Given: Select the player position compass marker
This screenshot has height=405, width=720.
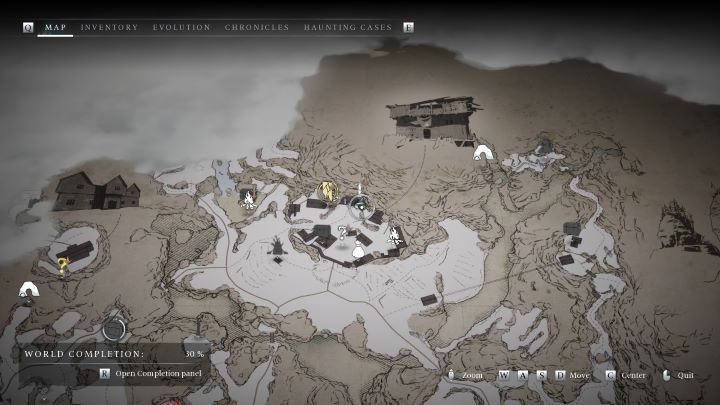Looking at the screenshot, I should coord(359,204).
